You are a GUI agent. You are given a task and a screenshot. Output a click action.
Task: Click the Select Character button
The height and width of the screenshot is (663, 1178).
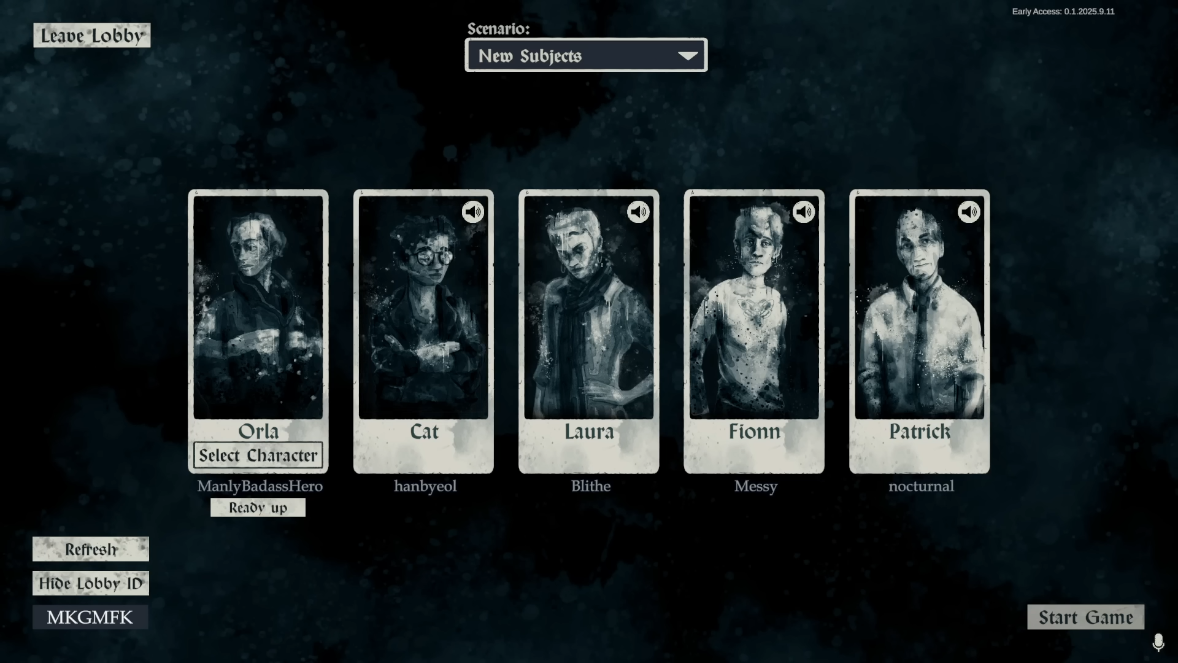pos(258,456)
